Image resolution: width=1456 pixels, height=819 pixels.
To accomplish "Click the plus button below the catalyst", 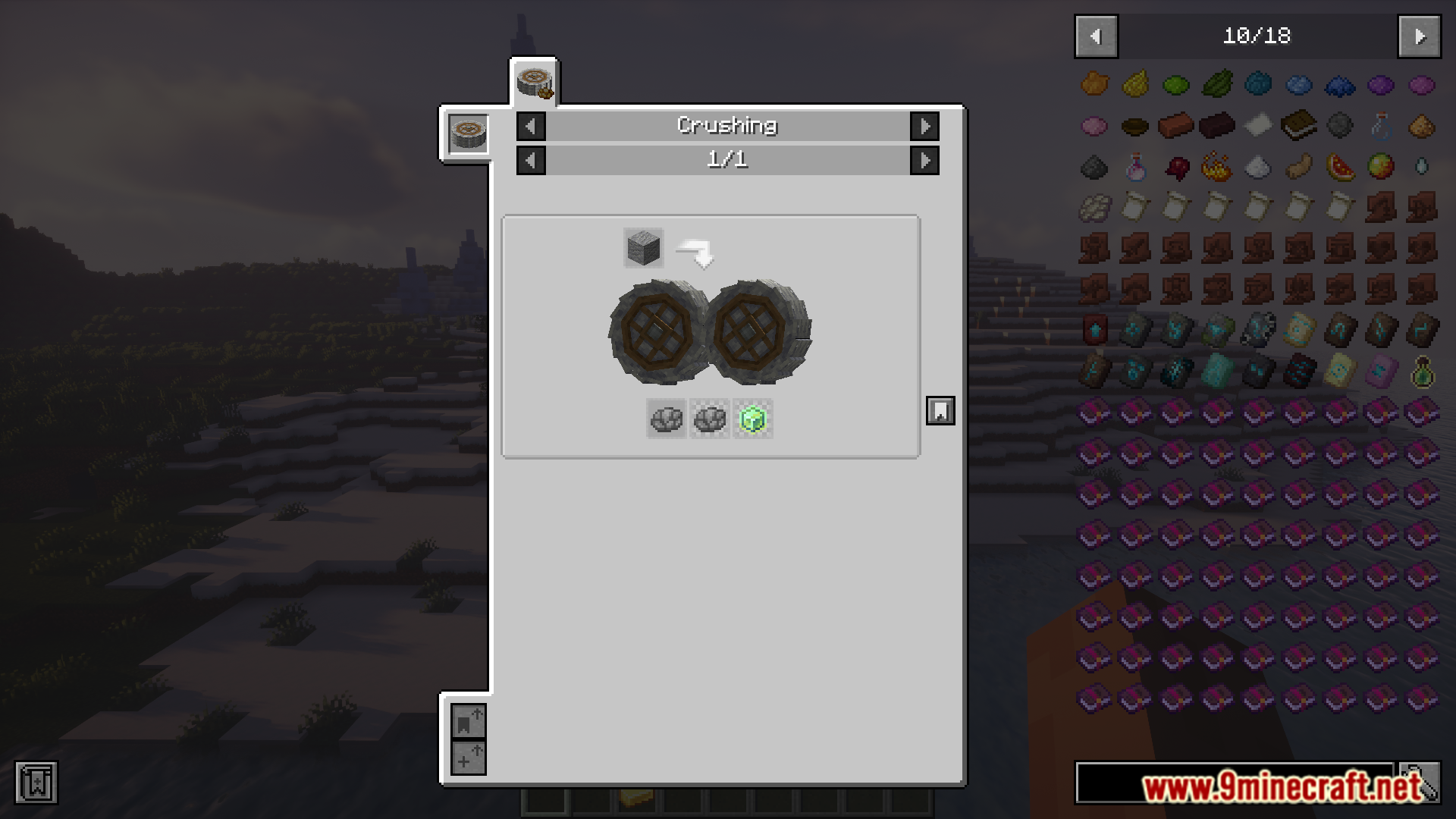I will tap(468, 758).
